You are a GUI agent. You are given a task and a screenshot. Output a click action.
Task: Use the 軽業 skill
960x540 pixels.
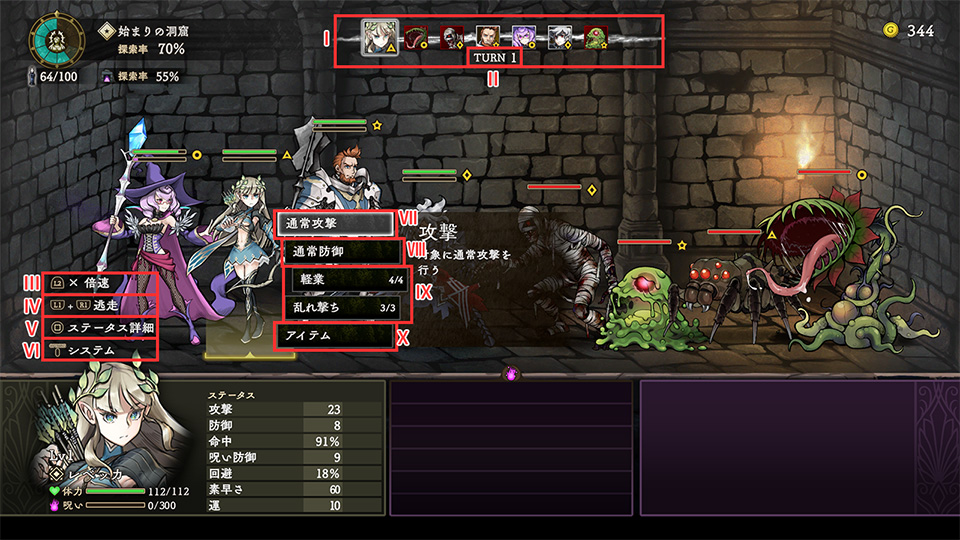tap(343, 280)
